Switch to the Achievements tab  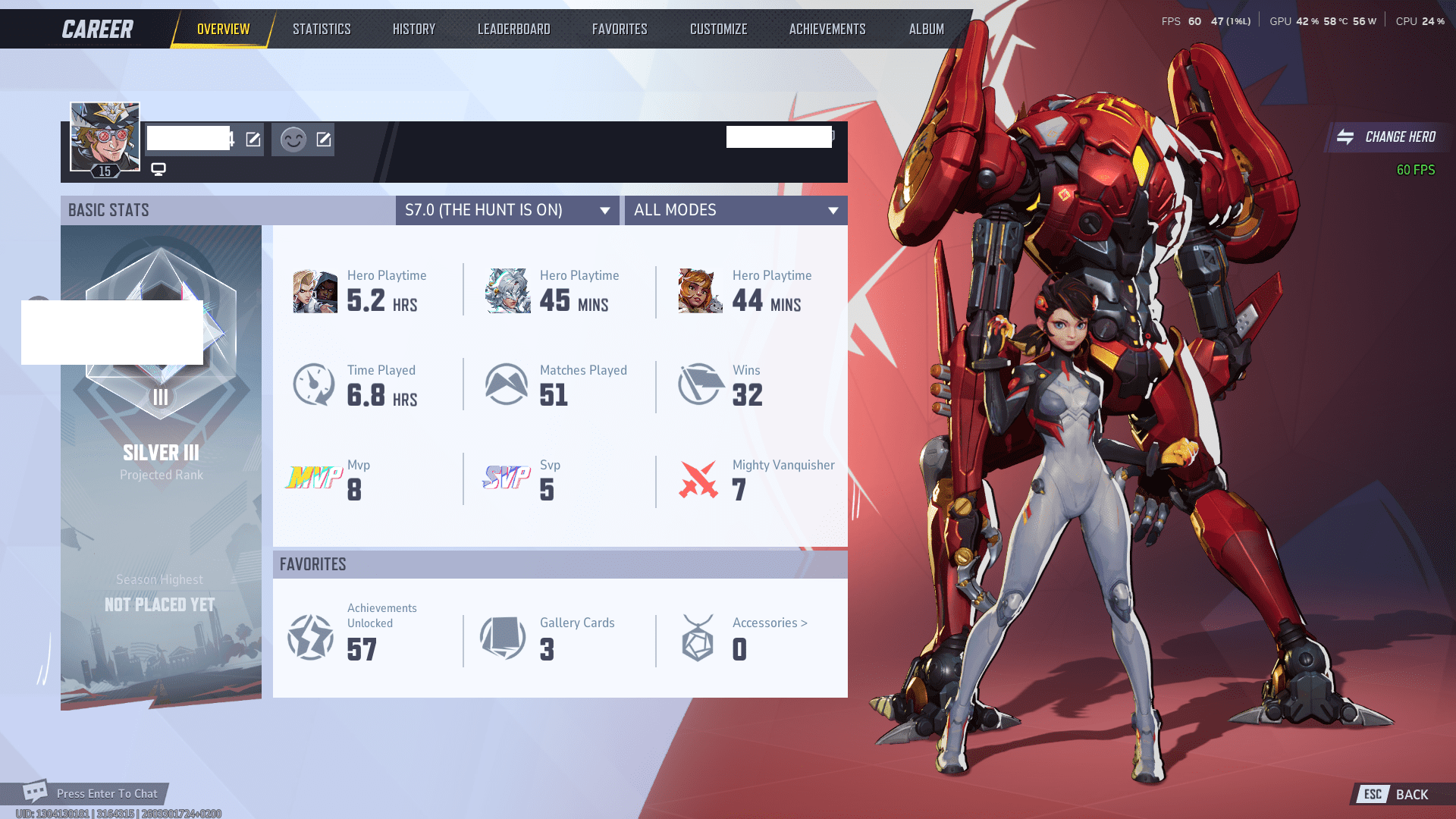pos(827,29)
